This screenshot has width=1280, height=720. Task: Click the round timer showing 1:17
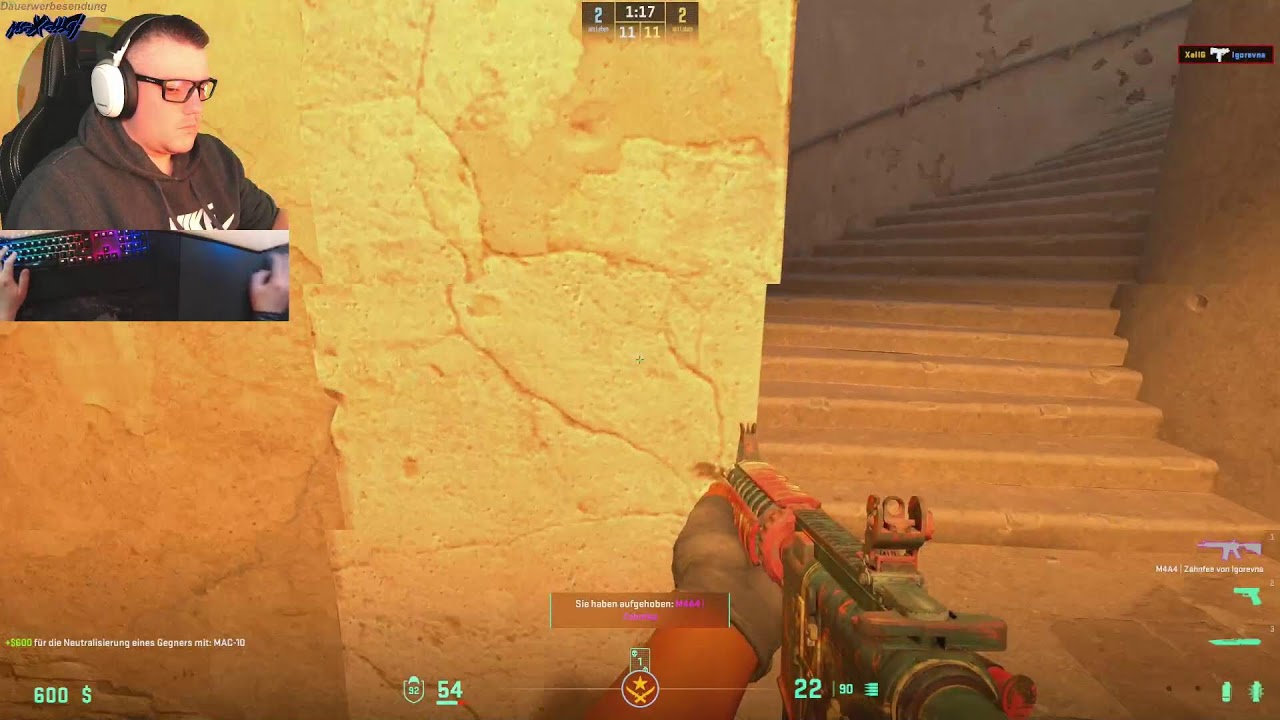click(641, 13)
